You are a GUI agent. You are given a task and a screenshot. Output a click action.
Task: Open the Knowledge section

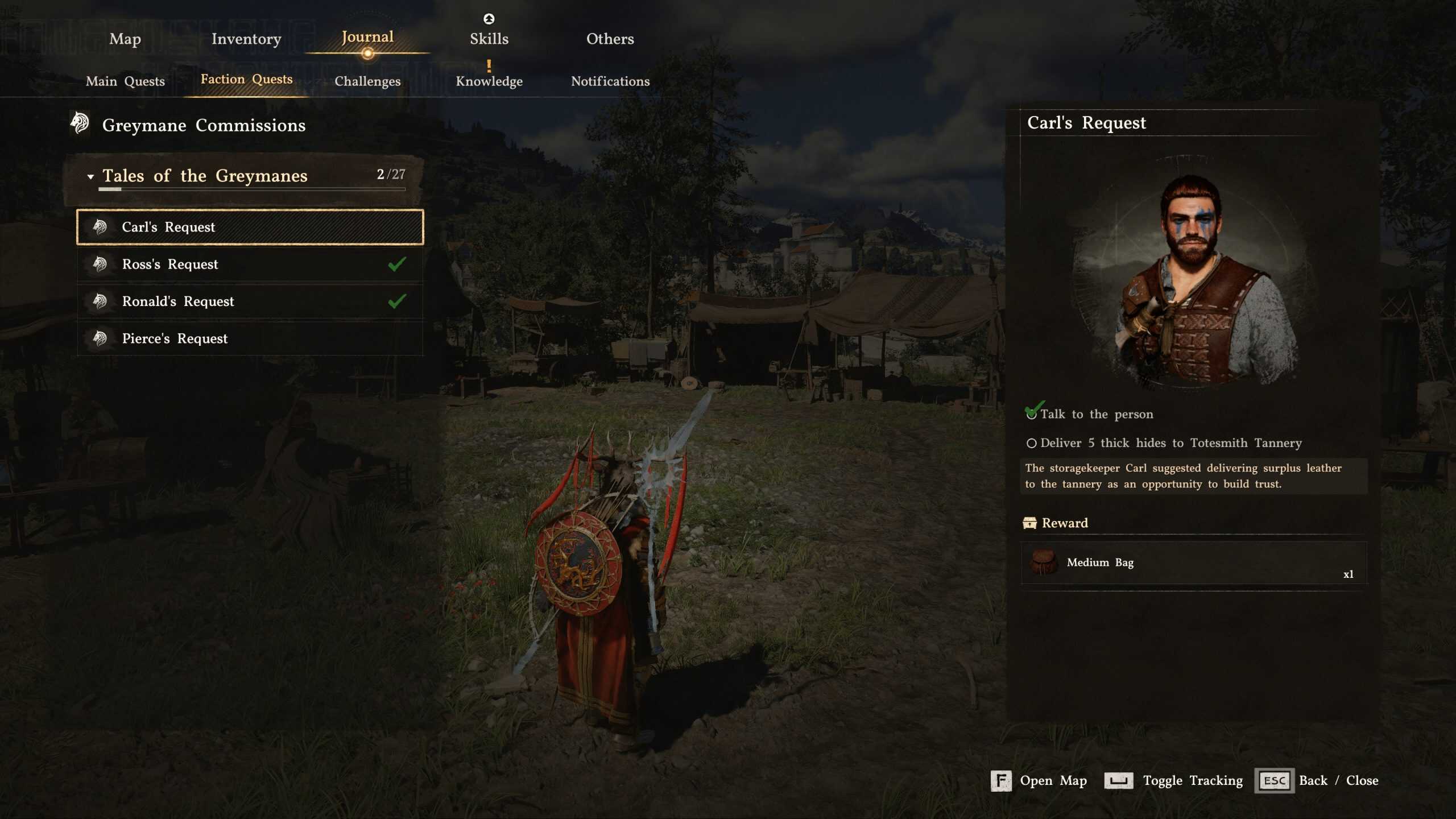coord(489,81)
